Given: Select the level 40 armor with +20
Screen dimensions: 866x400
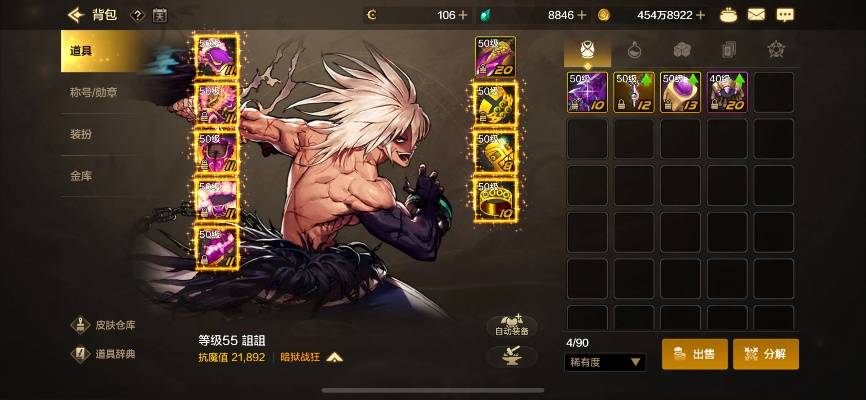Looking at the screenshot, I should click(x=727, y=92).
